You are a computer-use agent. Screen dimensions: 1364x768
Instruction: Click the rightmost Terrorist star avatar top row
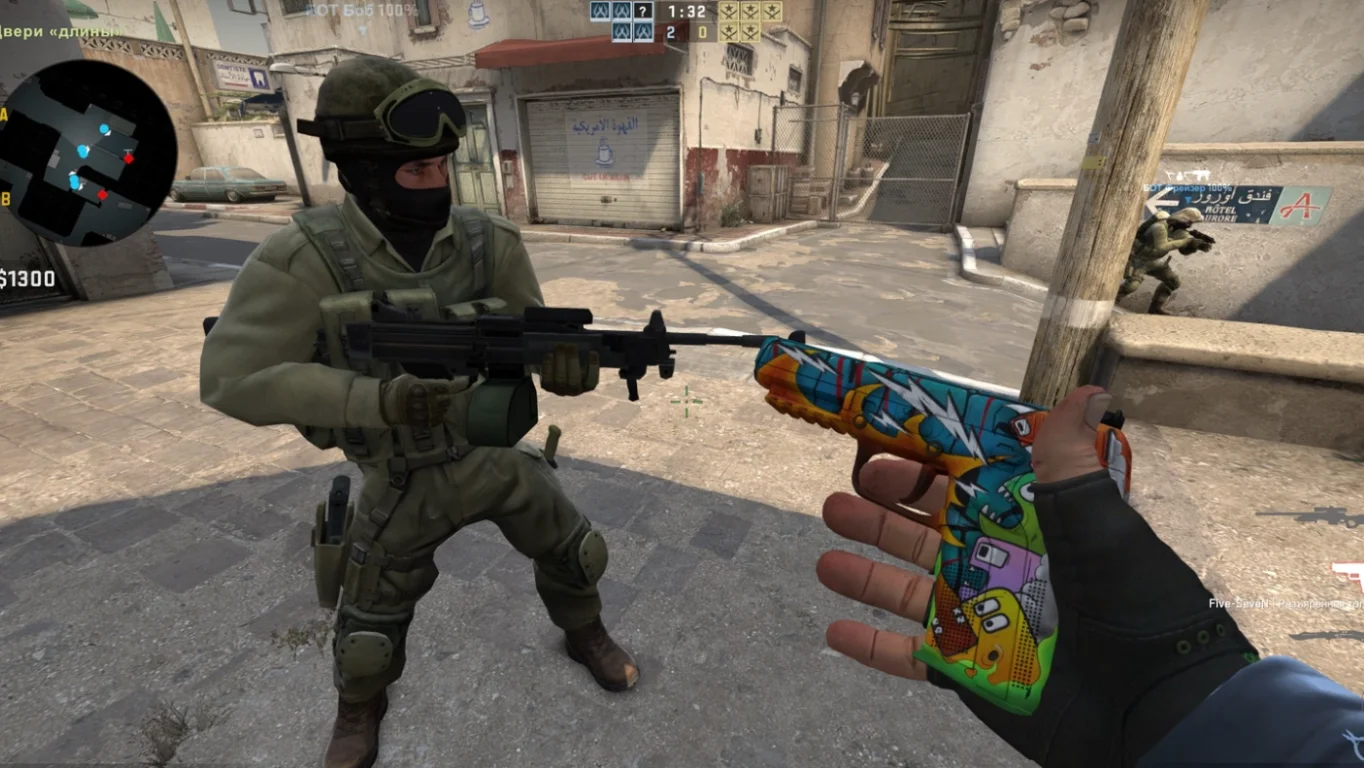click(x=772, y=13)
